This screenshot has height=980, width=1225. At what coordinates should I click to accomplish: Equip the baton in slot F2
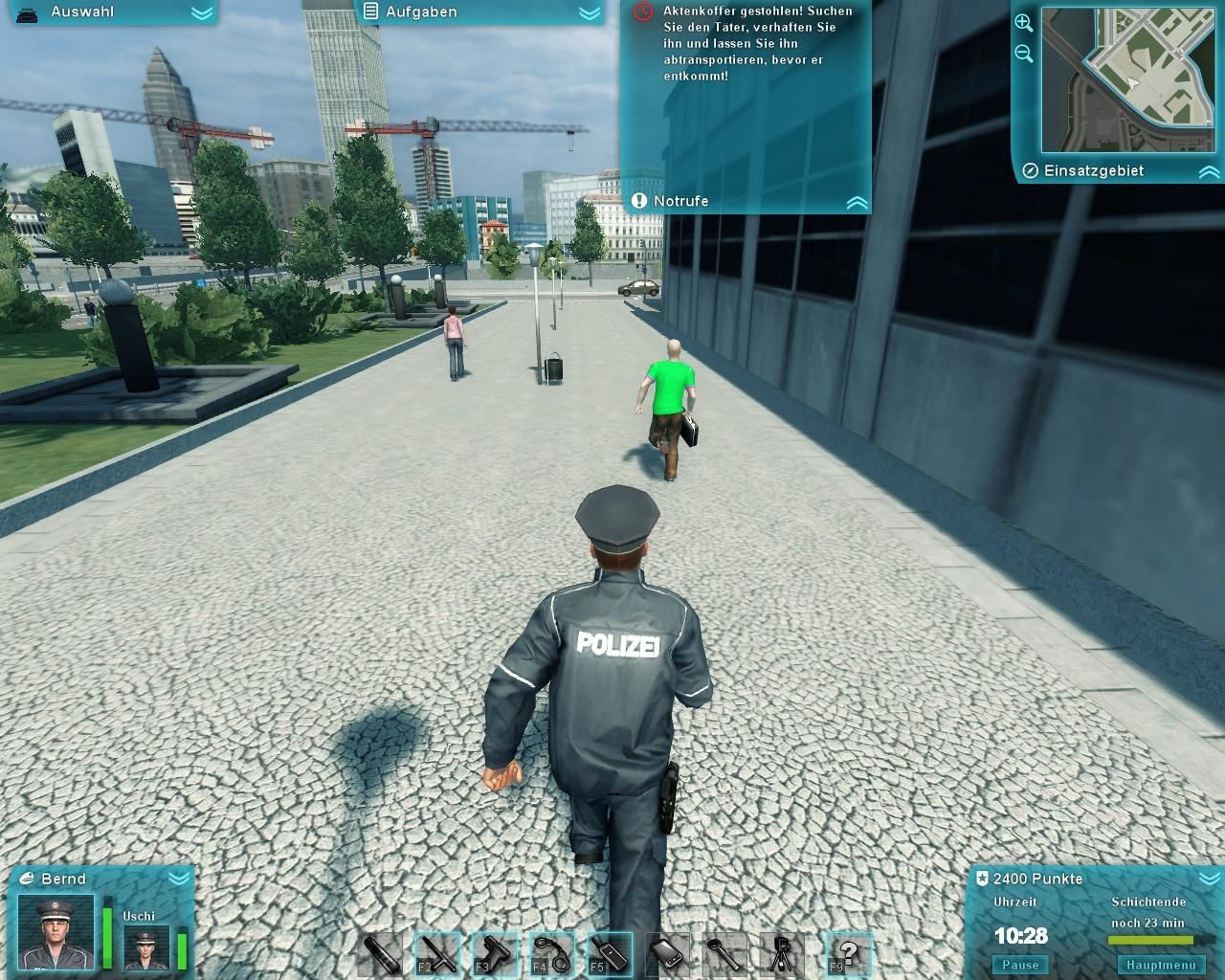[x=436, y=954]
